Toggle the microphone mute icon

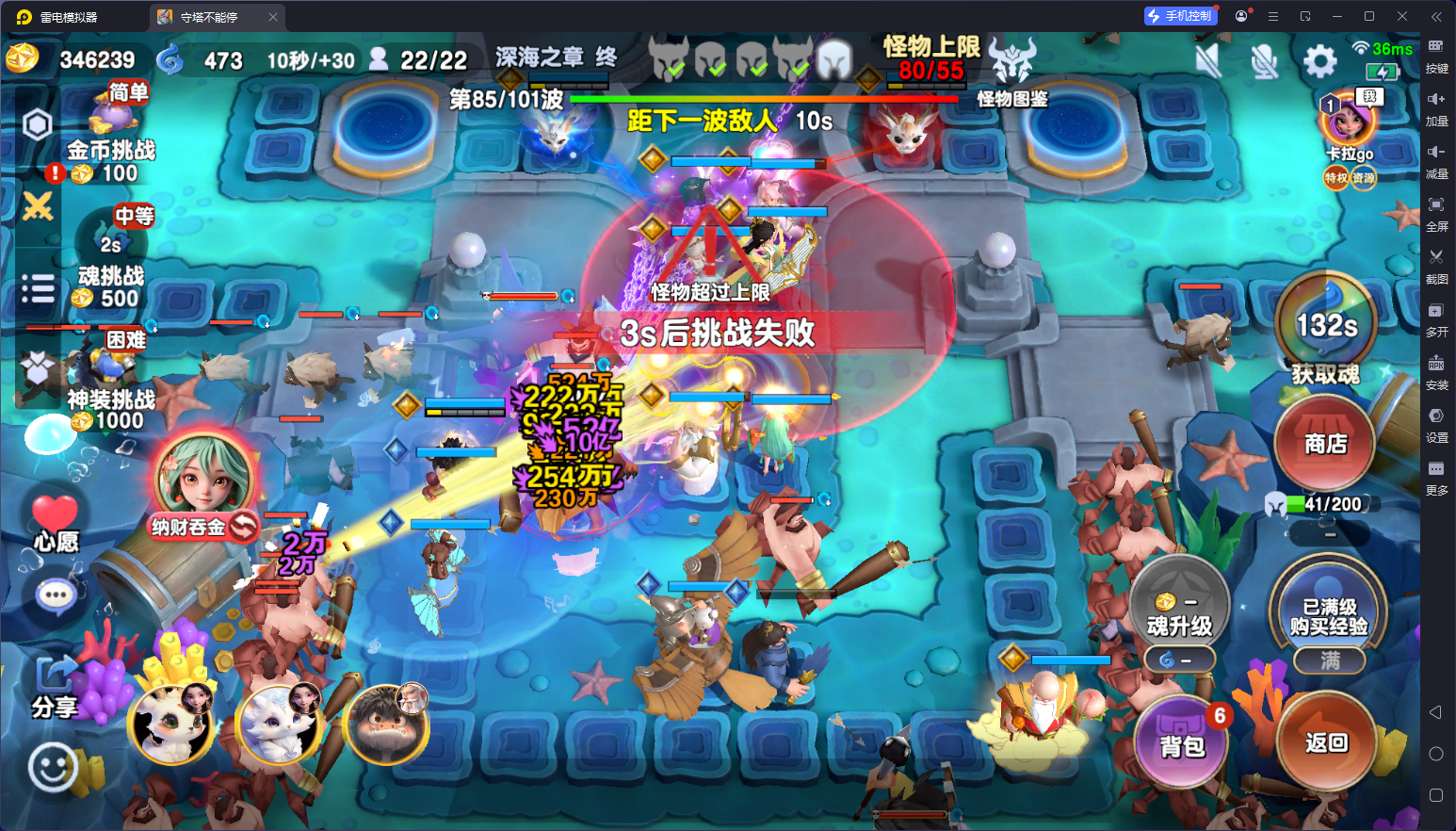click(x=1266, y=59)
